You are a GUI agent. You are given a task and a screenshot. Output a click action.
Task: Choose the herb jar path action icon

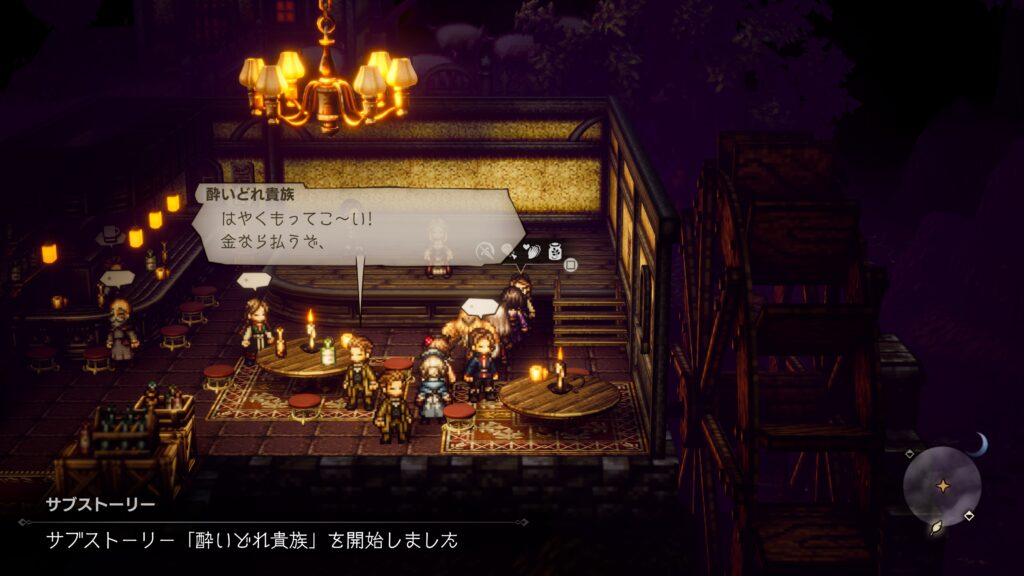pos(554,250)
